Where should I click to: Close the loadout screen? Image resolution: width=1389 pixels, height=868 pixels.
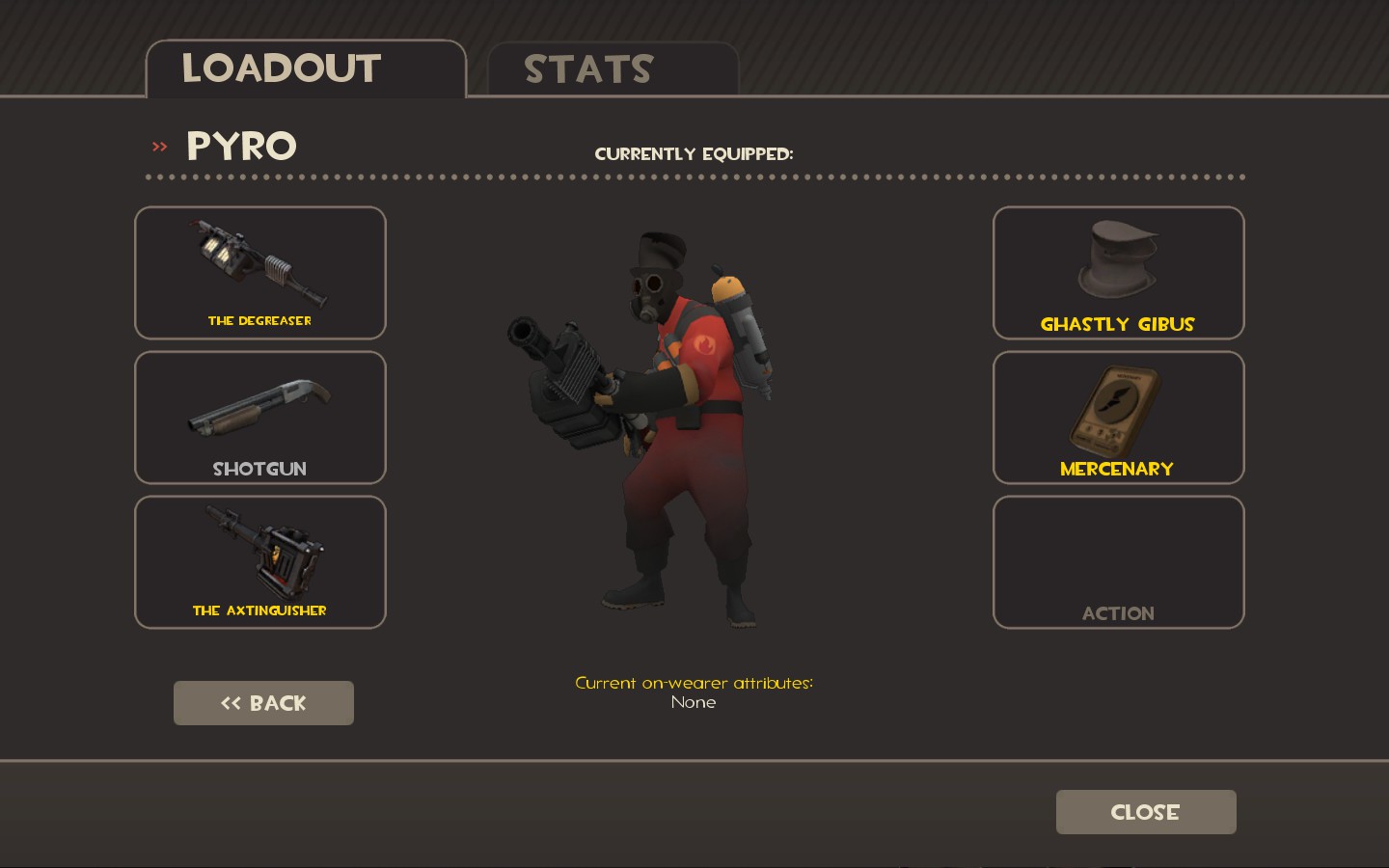(x=1146, y=812)
